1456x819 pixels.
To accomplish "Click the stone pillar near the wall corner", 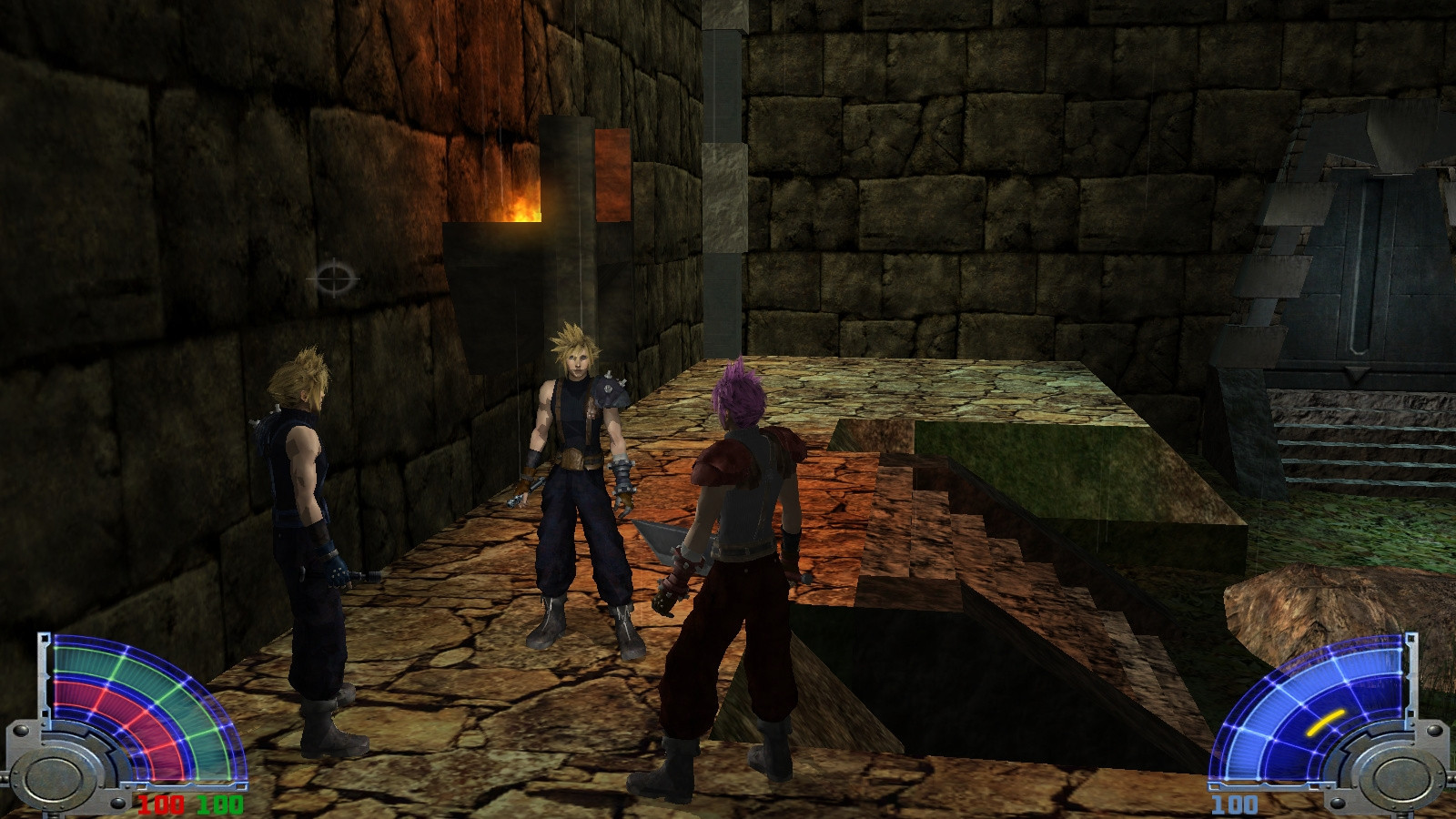I will tap(723, 182).
